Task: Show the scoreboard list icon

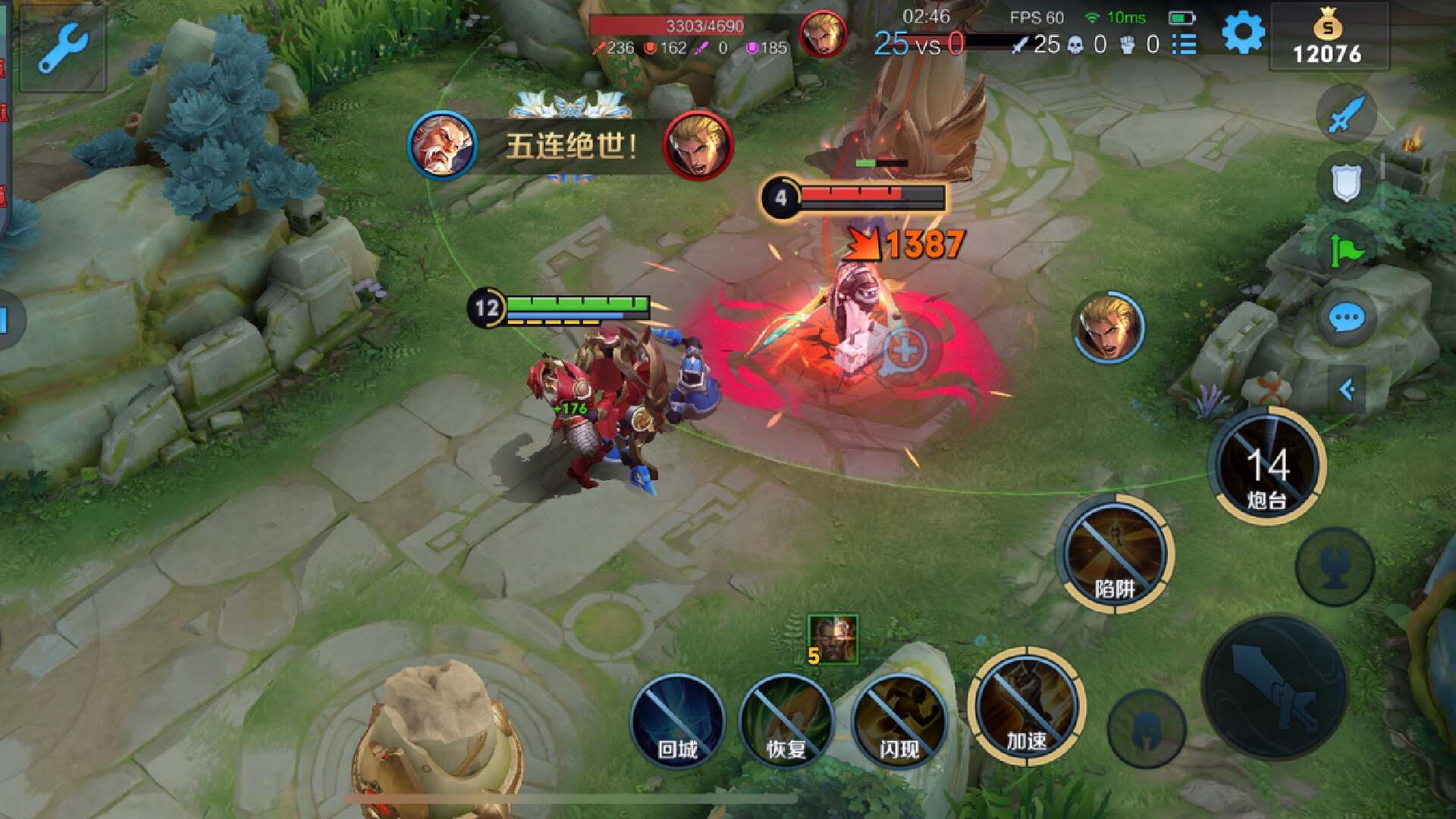Action: [x=1184, y=45]
